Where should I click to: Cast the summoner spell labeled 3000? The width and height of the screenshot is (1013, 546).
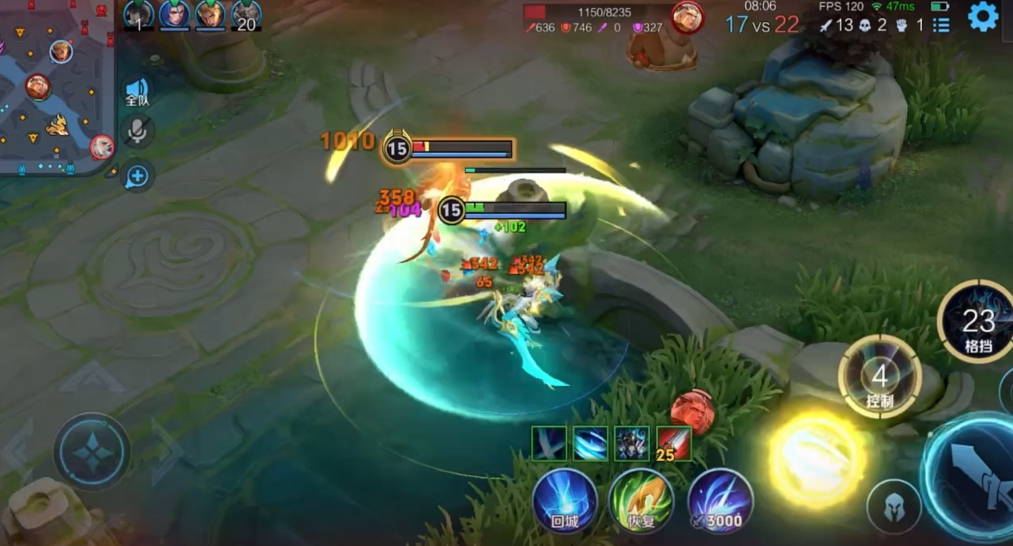[x=719, y=499]
